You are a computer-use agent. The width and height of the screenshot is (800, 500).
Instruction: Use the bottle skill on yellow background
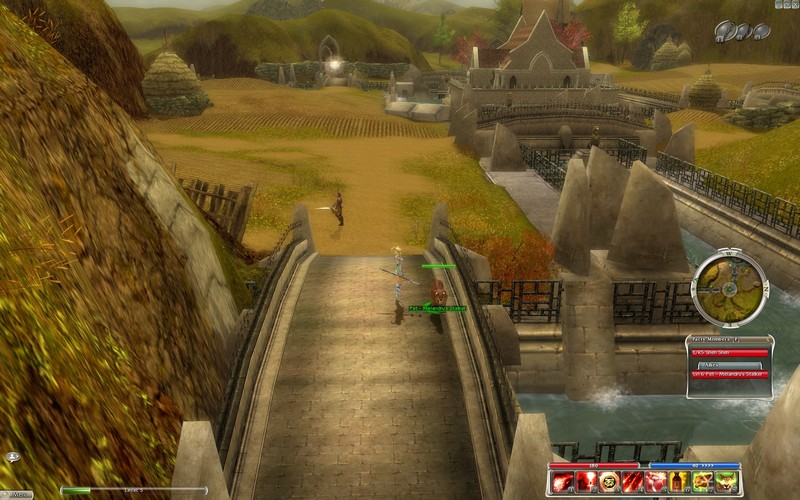tap(679, 482)
